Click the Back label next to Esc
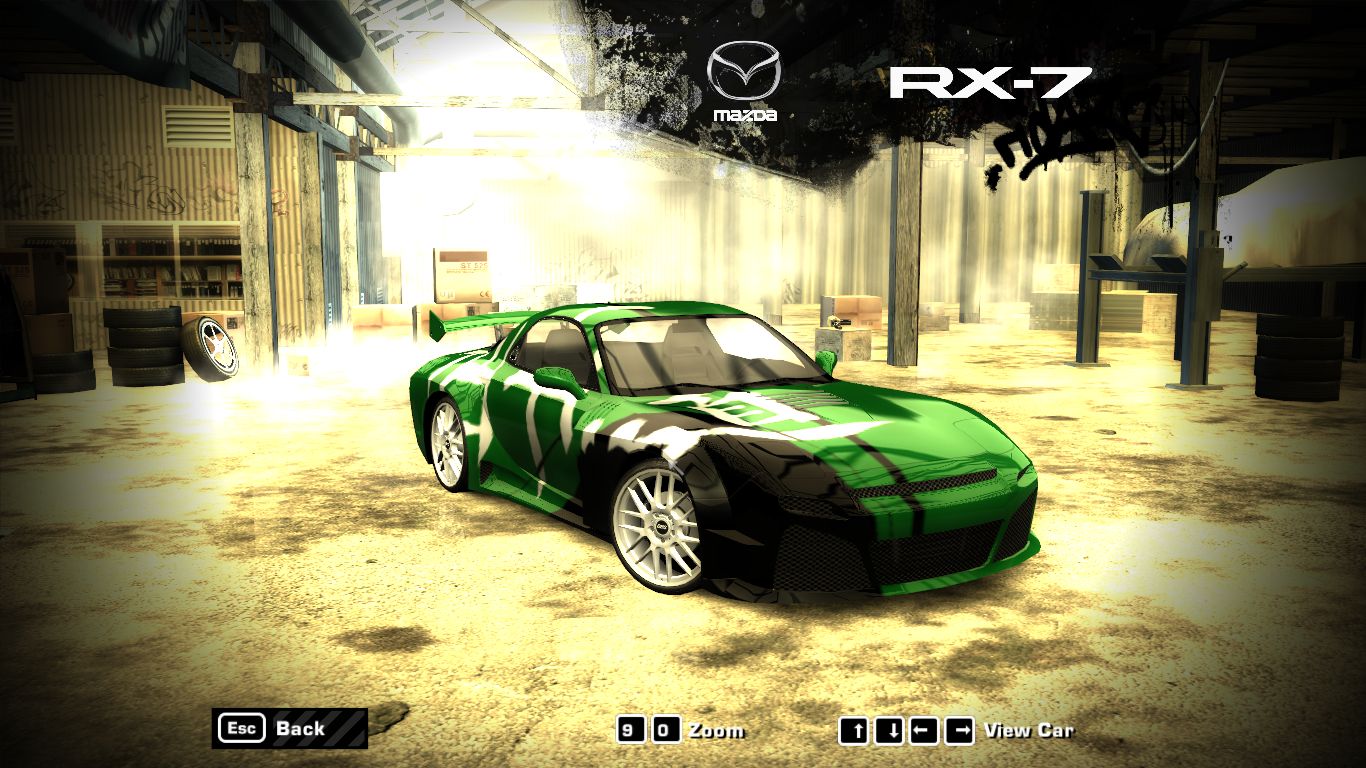The height and width of the screenshot is (768, 1366). pyautogui.click(x=301, y=729)
